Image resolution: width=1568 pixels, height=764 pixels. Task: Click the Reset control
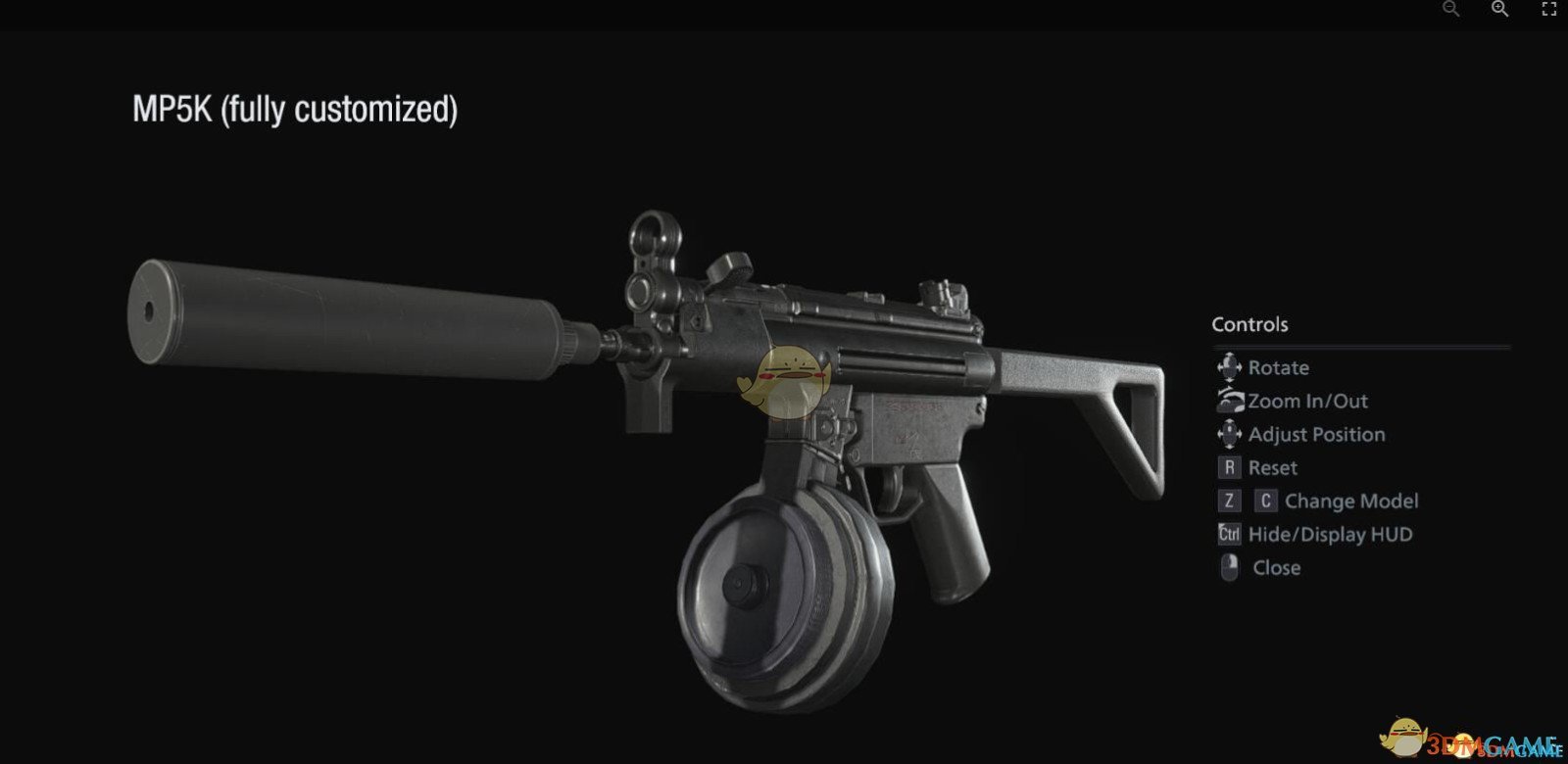point(1272,467)
